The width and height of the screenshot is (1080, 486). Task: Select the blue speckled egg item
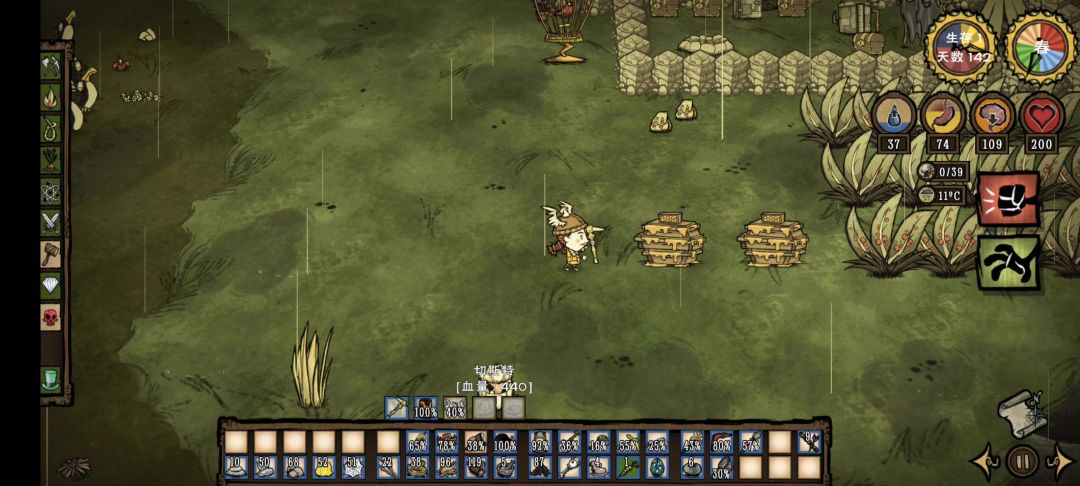point(657,467)
